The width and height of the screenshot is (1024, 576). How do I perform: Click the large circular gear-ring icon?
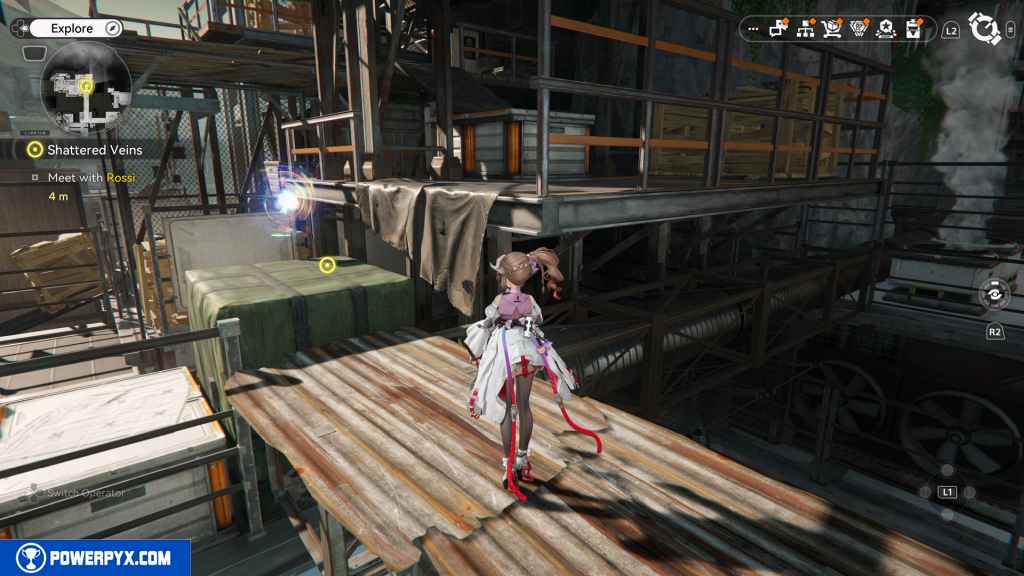985,29
